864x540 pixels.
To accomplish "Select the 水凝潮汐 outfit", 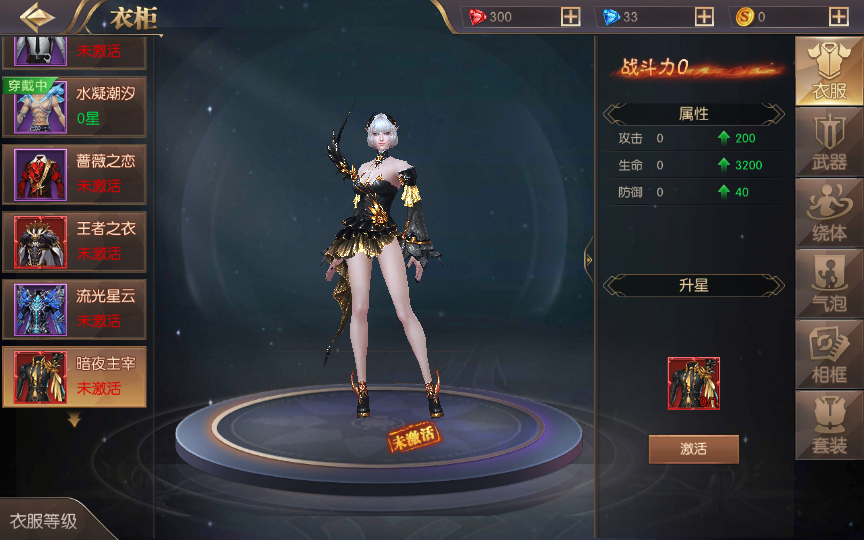I will coord(74,105).
